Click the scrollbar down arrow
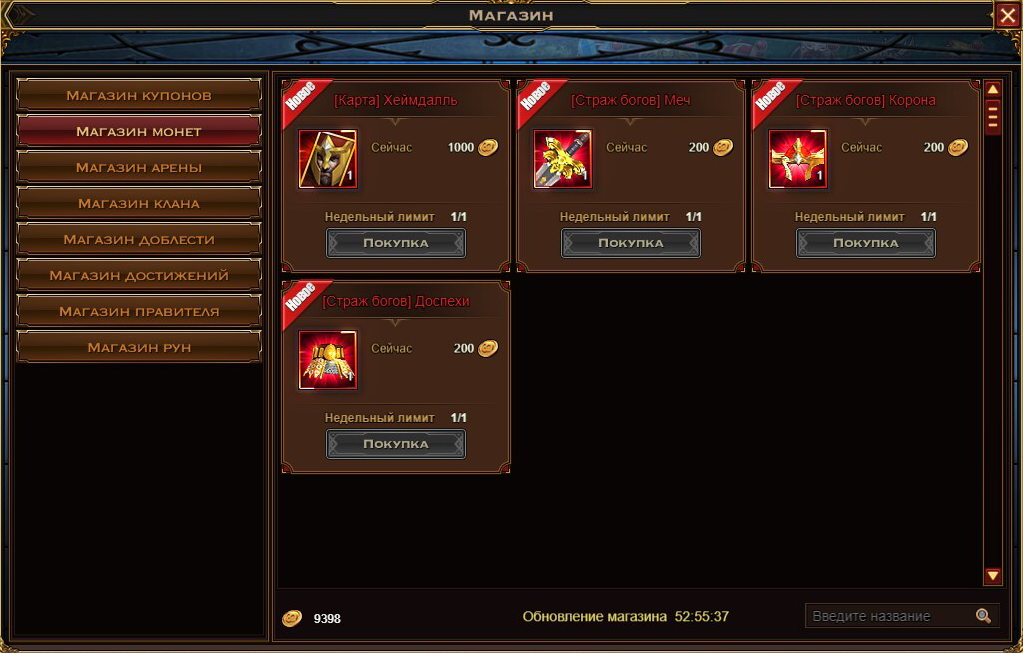Viewport: 1023px width, 653px height. click(x=993, y=576)
